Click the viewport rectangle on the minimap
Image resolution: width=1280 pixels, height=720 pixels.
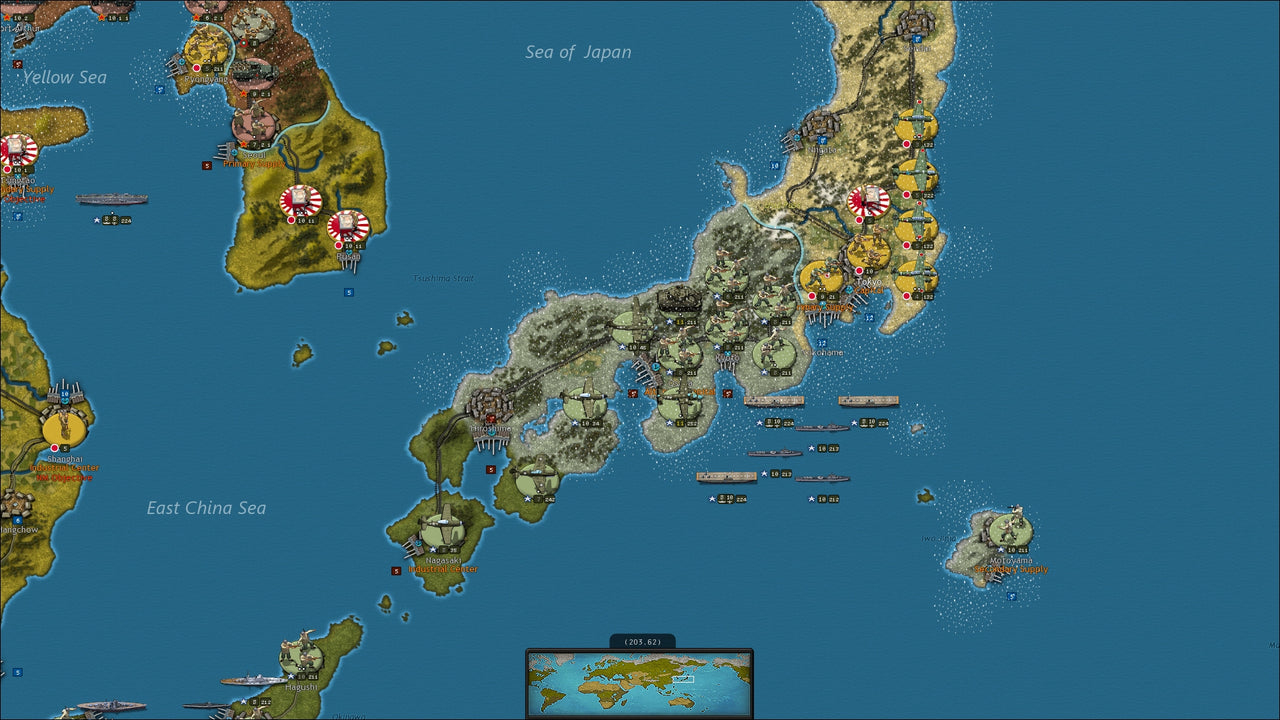[x=685, y=678]
